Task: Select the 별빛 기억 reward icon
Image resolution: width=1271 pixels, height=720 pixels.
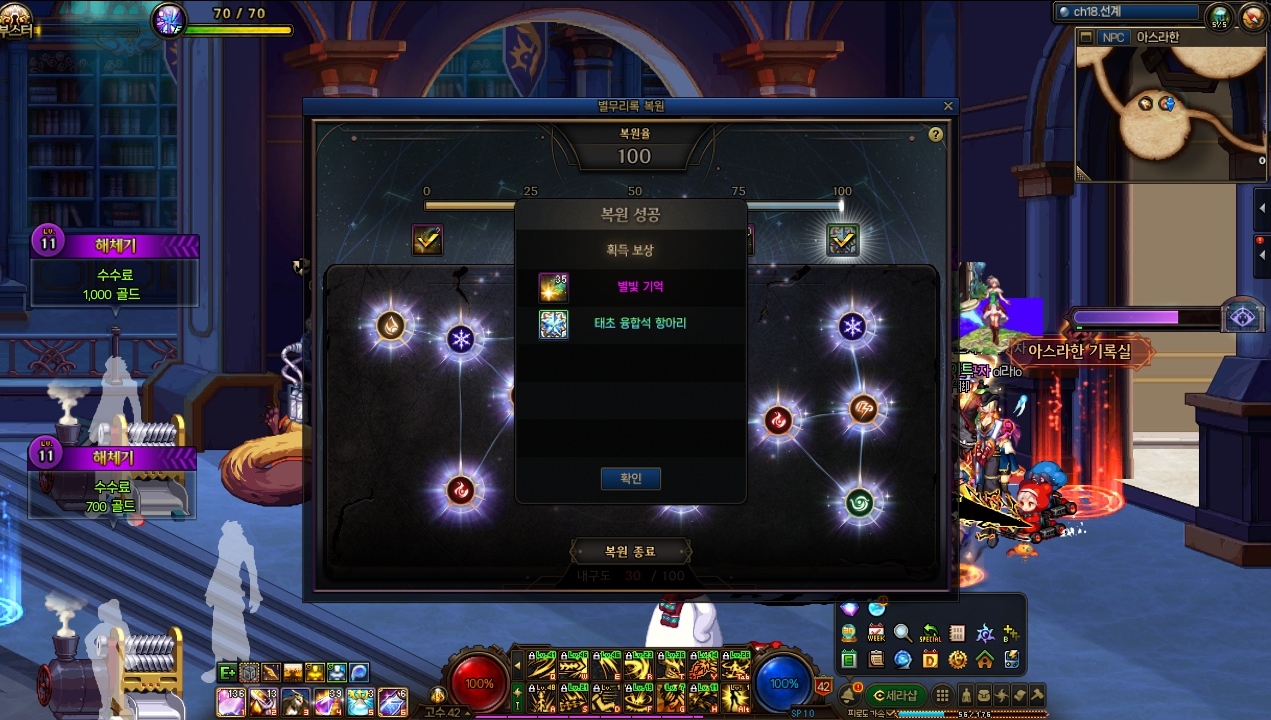Action: point(553,287)
